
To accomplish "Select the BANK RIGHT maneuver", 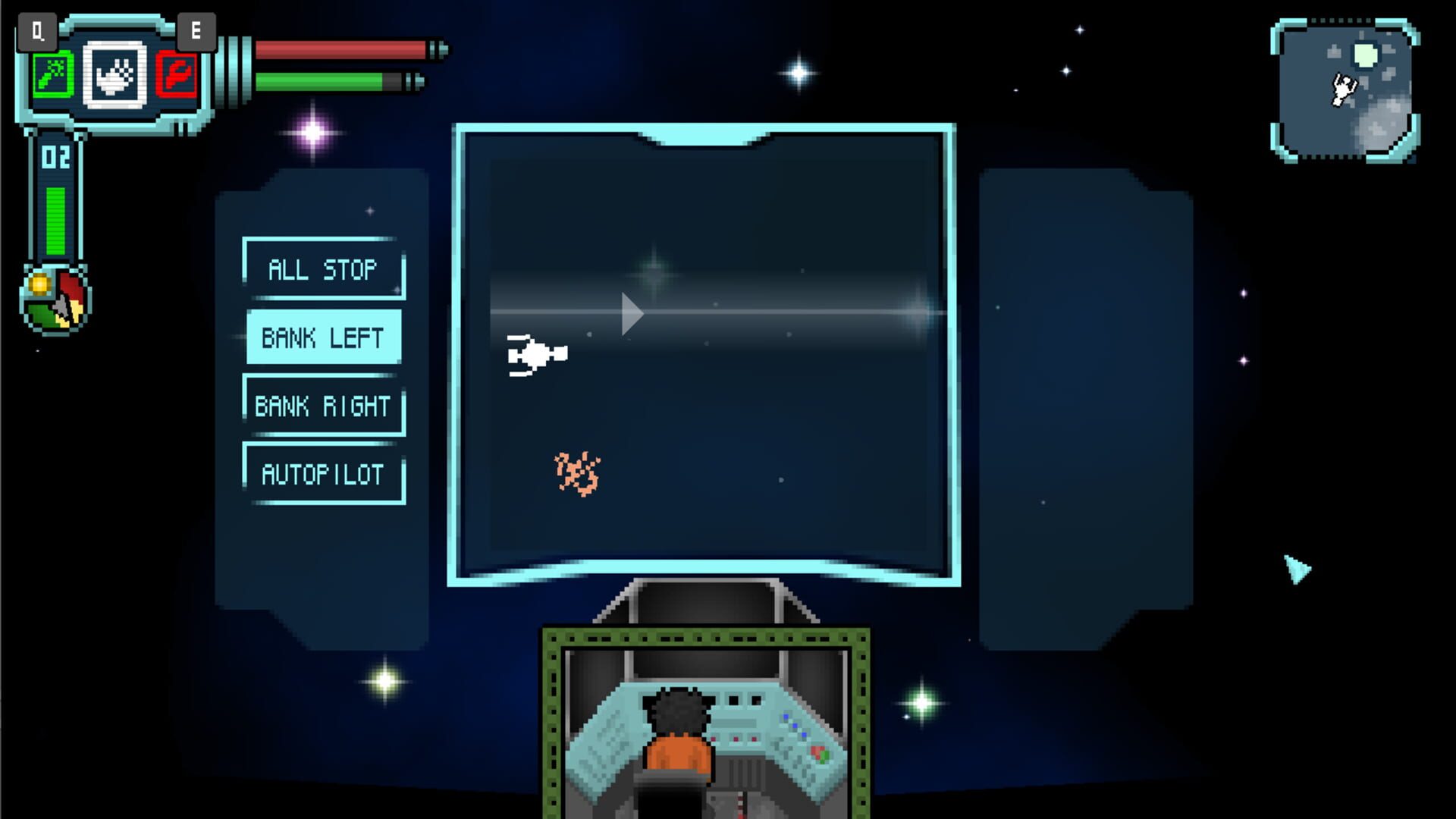I will pyautogui.click(x=324, y=404).
